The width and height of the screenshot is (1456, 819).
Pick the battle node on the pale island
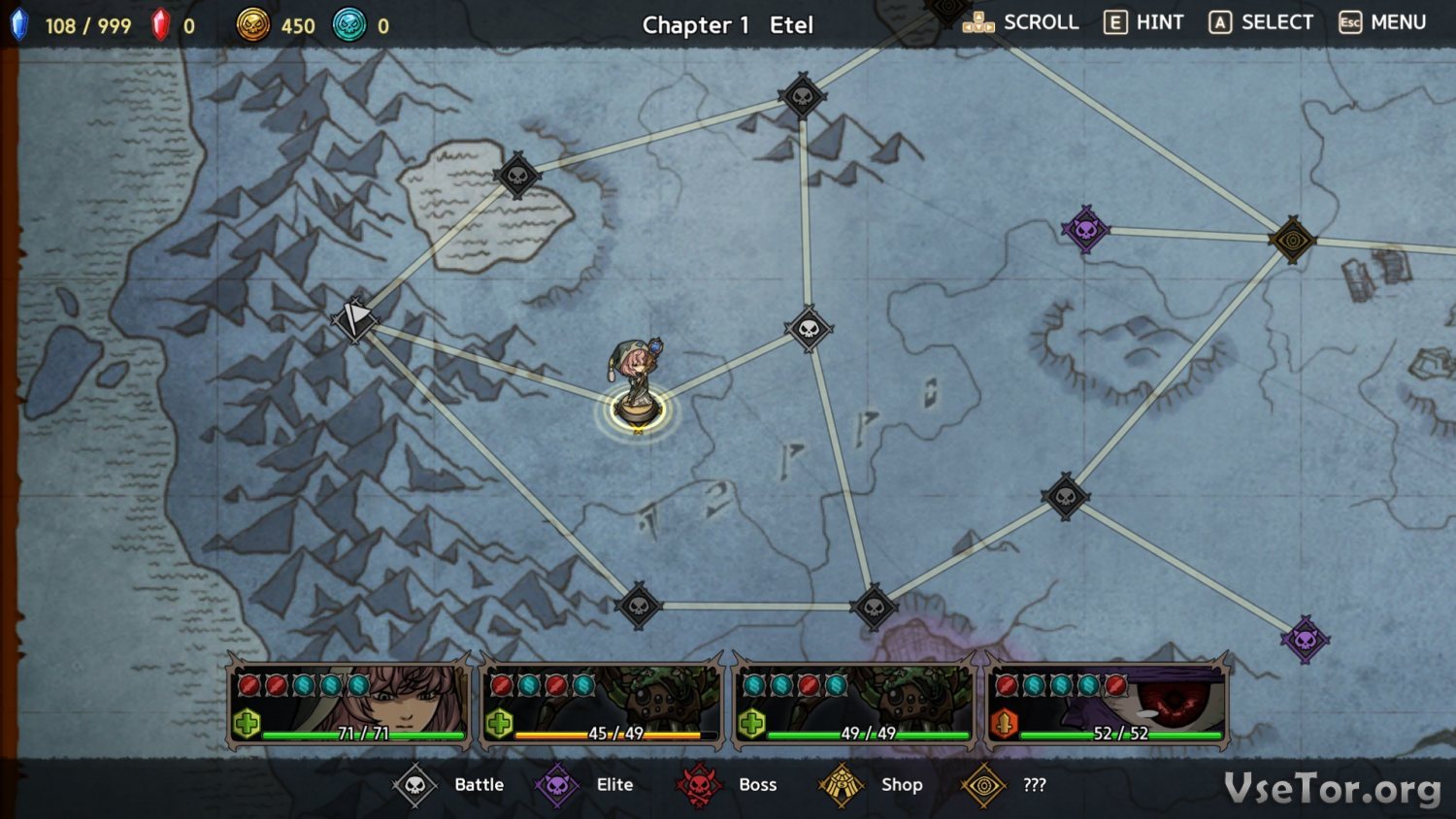pos(517,176)
